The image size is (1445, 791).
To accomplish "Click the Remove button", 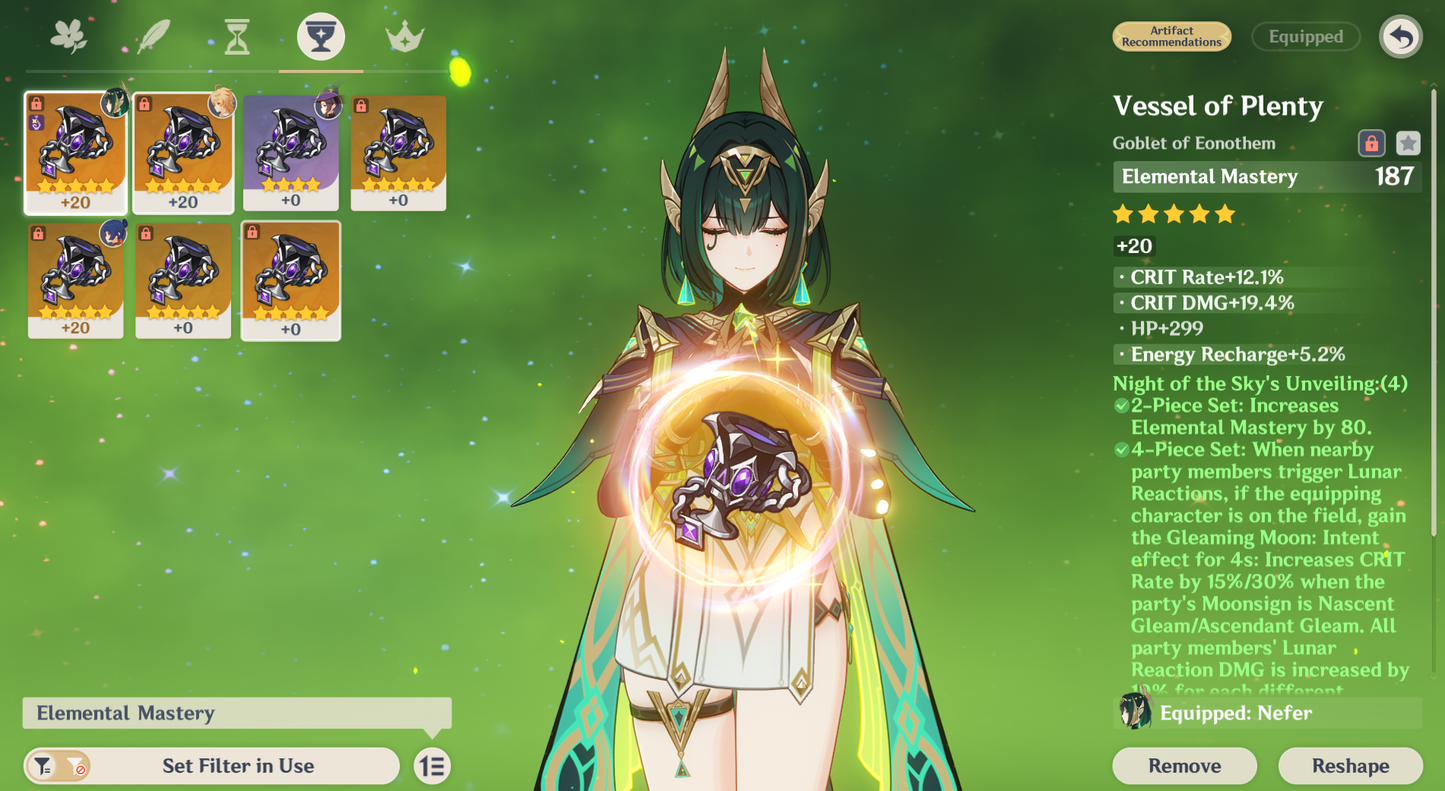I will click(x=1184, y=765).
